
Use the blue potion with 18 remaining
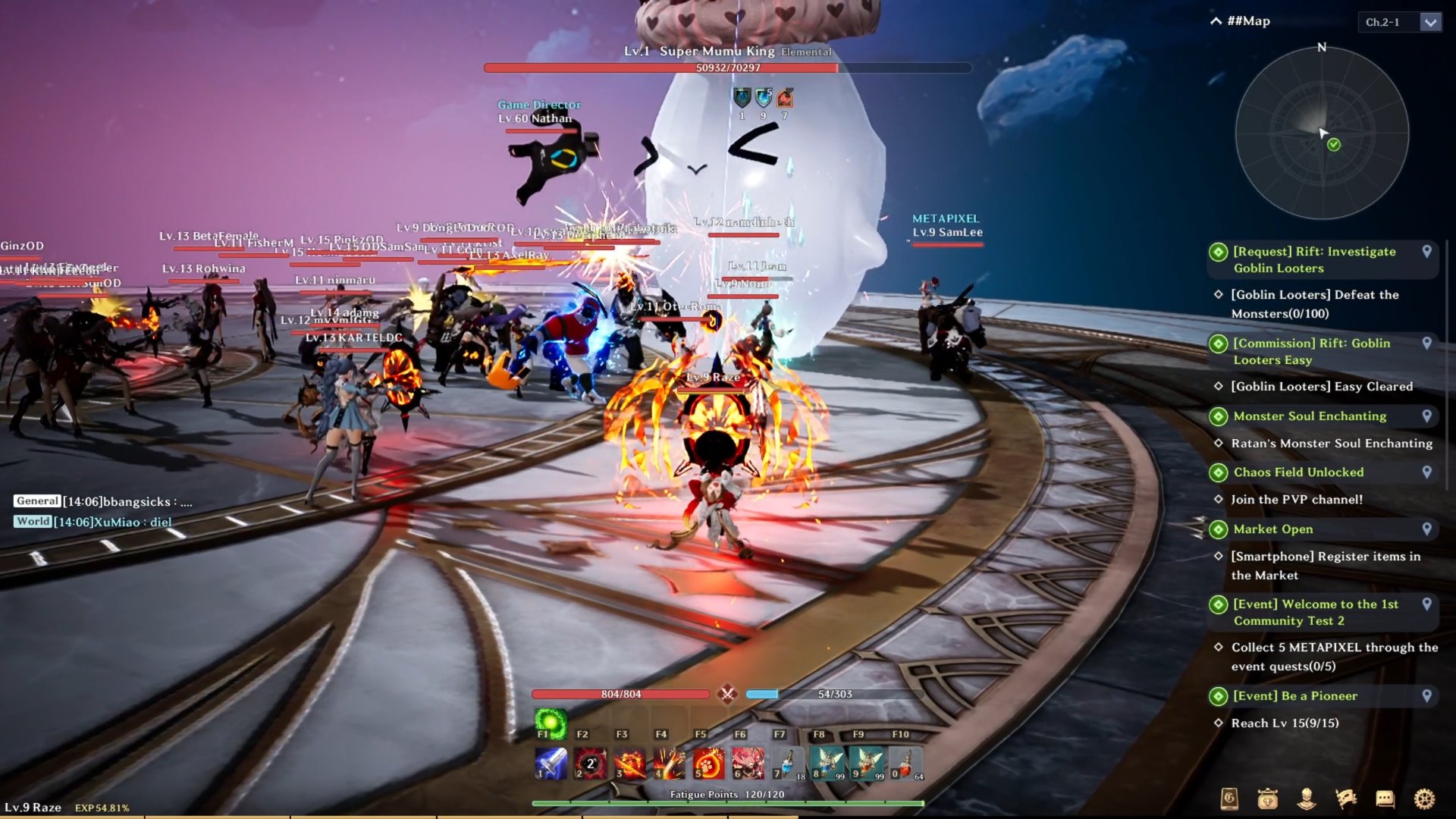[787, 763]
